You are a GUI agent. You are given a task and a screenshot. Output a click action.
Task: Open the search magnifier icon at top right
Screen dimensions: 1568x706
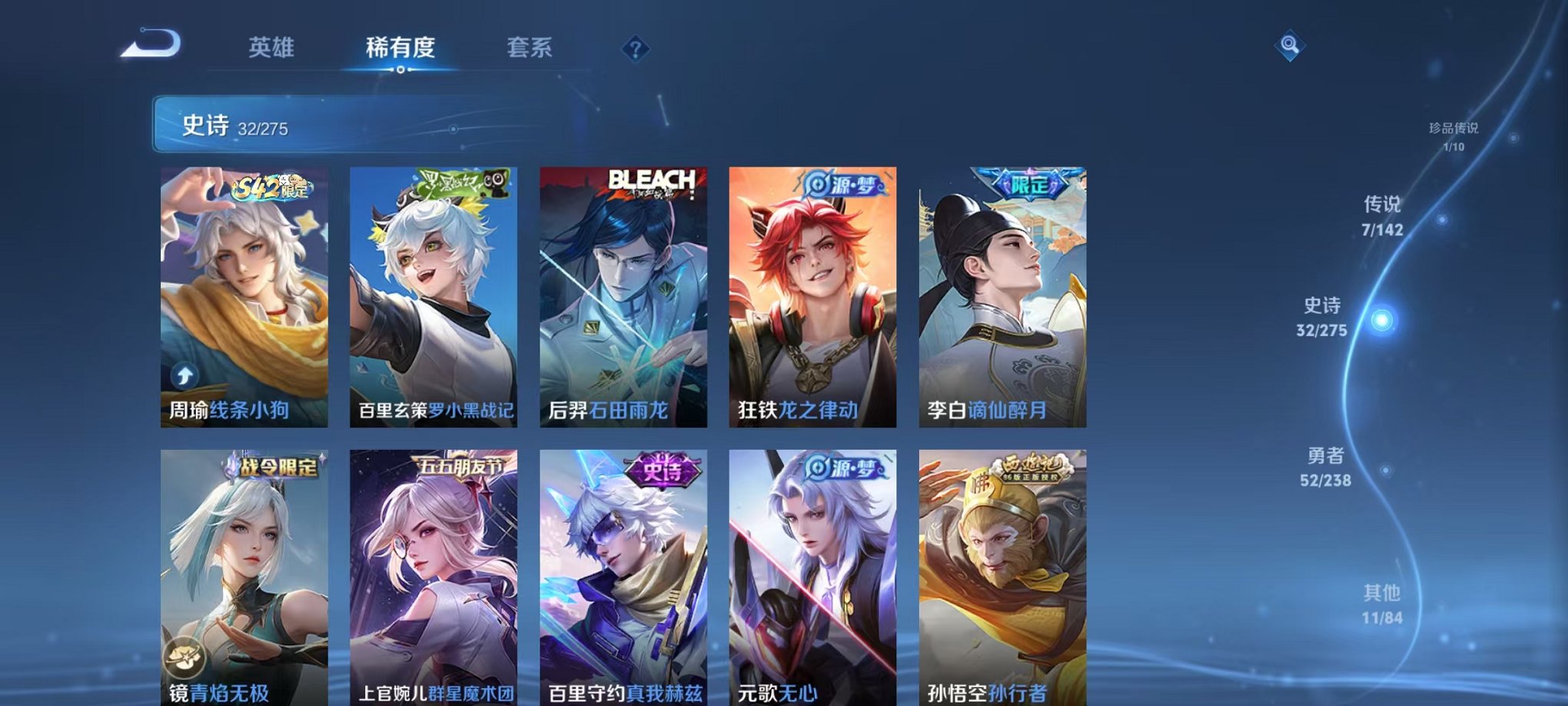click(x=1291, y=46)
